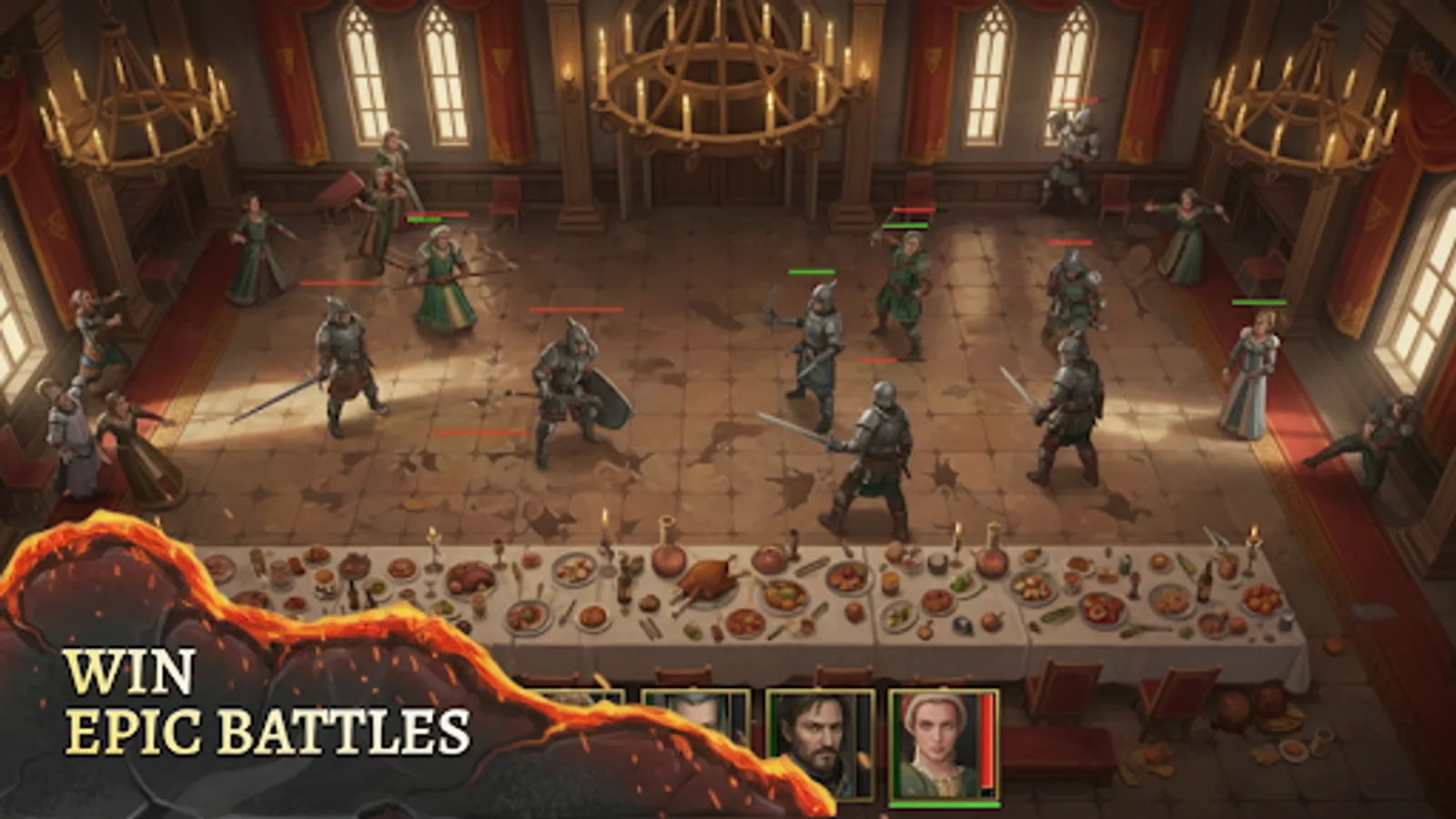
Task: Select the gray-haired character's portrait
Action: click(696, 719)
